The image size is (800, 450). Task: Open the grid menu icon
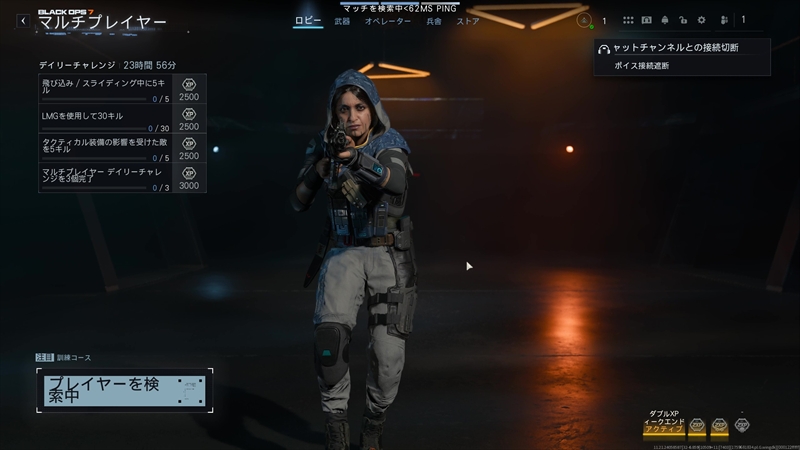pyautogui.click(x=628, y=20)
